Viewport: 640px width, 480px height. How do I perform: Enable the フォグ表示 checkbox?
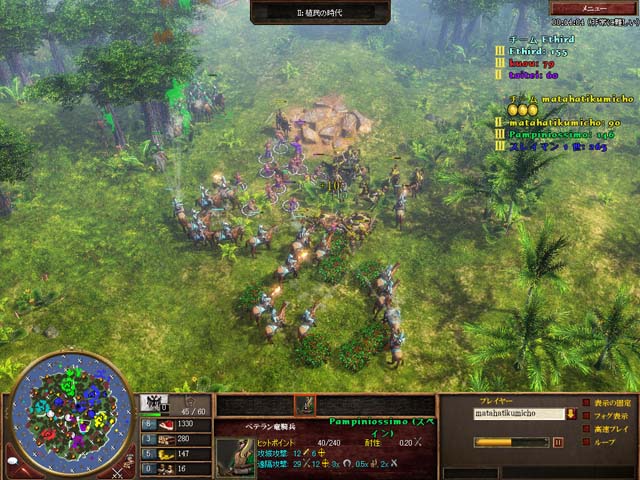point(585,416)
